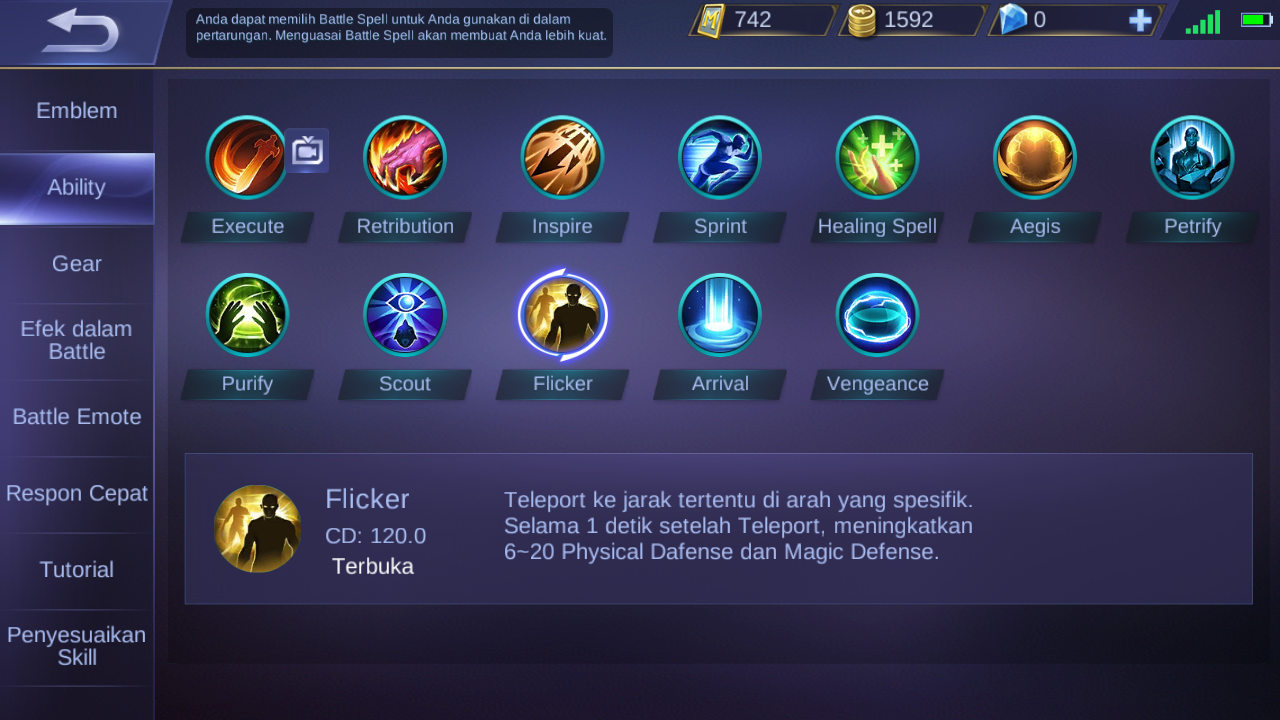The image size is (1280, 720).
Task: Switch to the Emblem tab
Action: 77,110
